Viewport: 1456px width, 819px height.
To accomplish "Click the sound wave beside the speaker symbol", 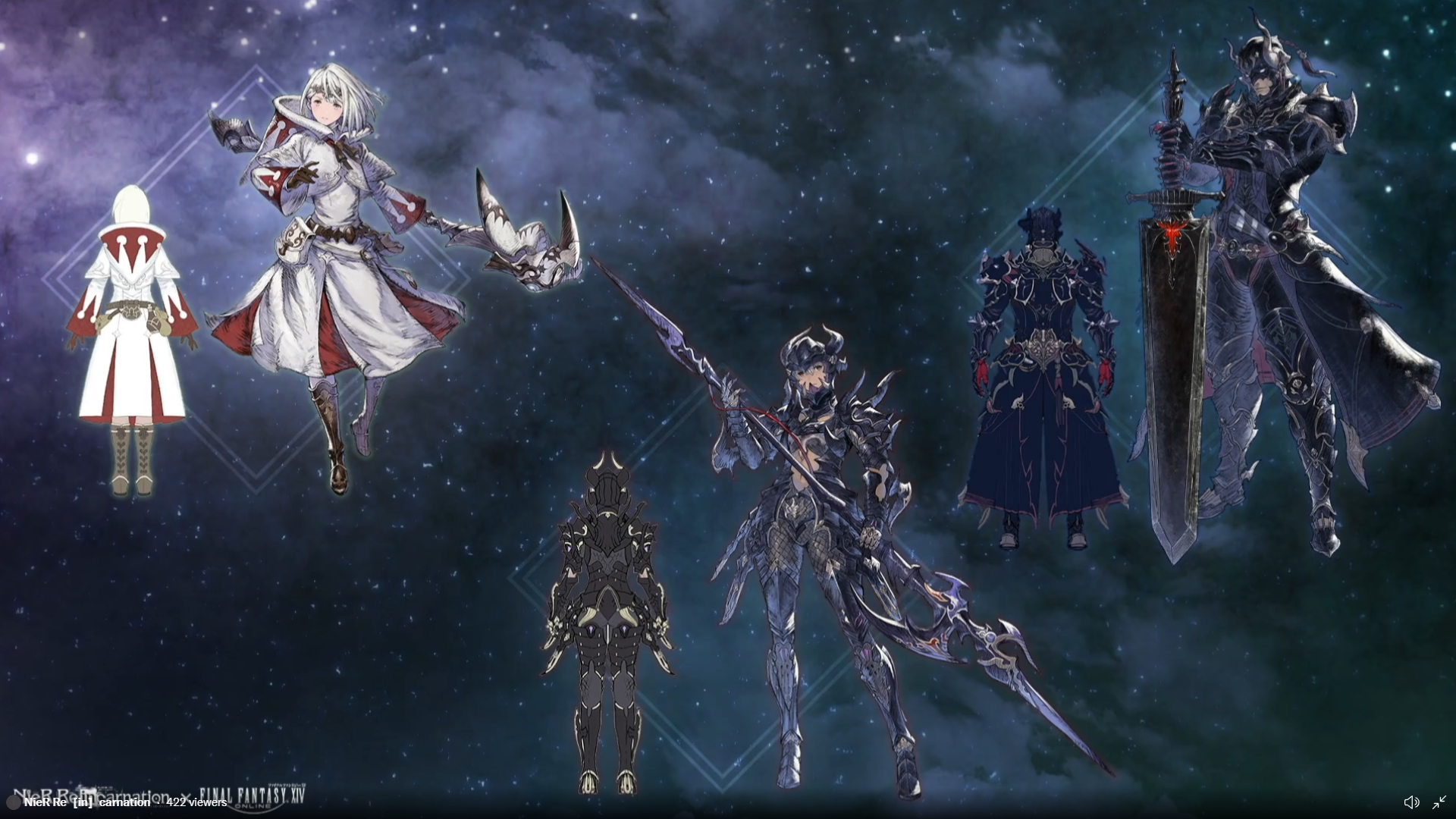I will (1417, 802).
